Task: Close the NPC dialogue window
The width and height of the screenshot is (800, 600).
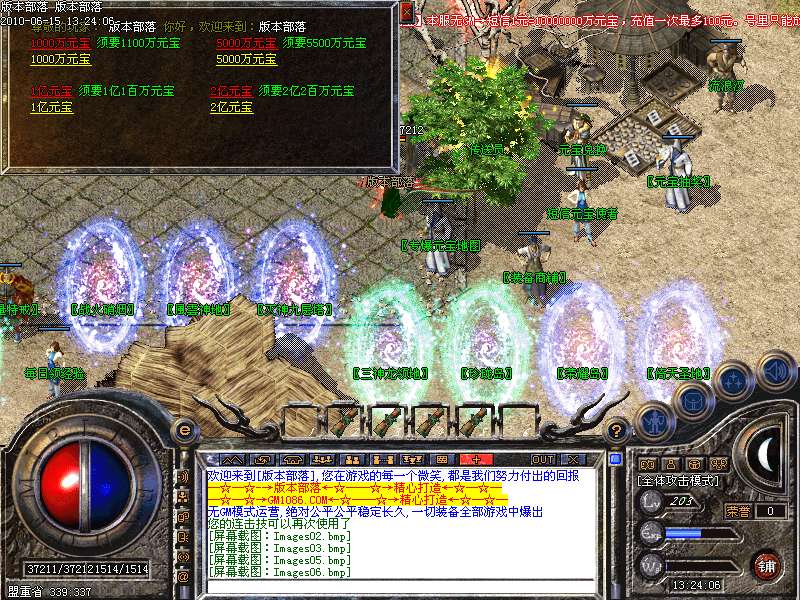Action: 406,13
